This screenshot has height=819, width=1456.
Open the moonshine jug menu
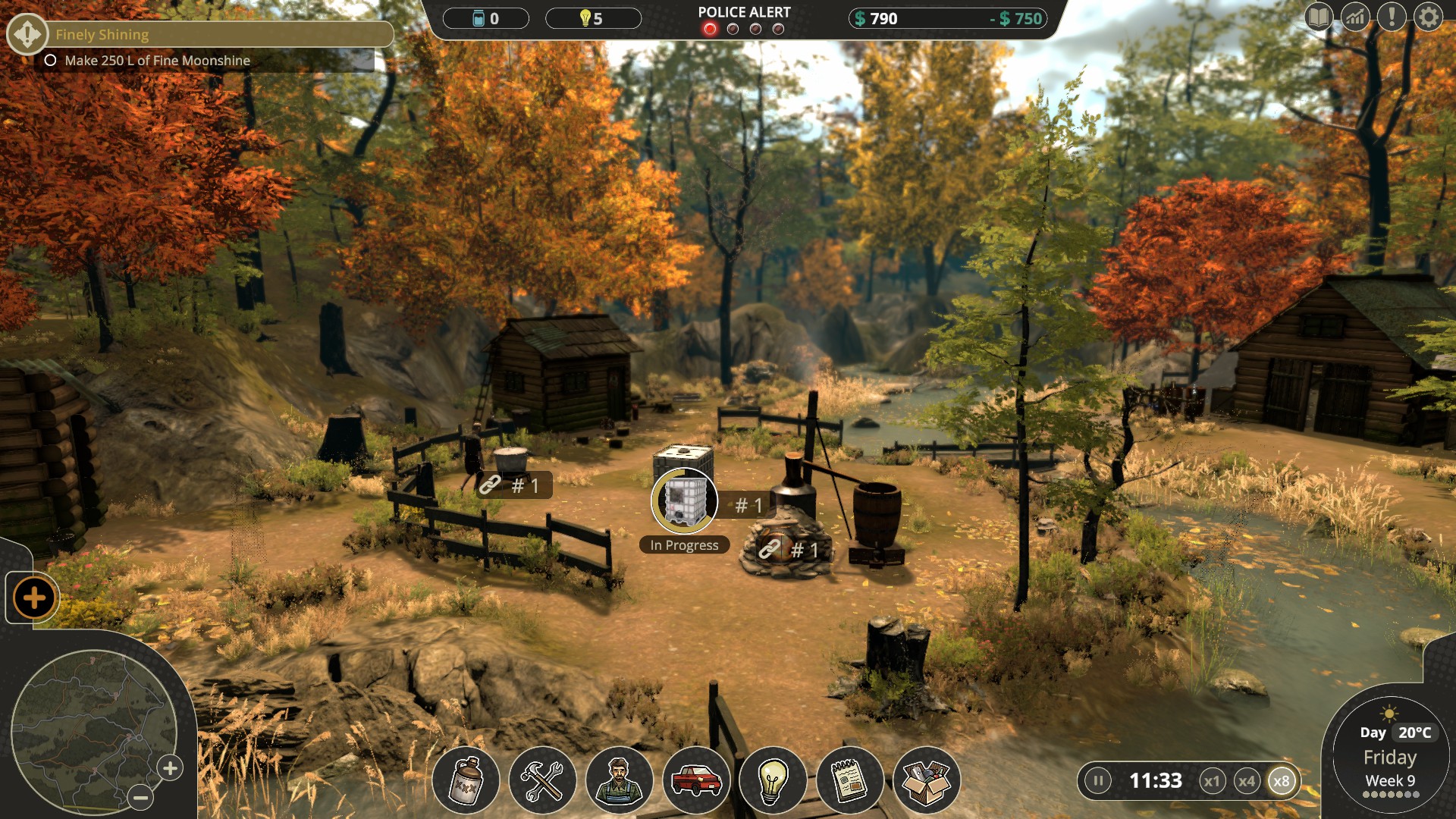click(466, 780)
